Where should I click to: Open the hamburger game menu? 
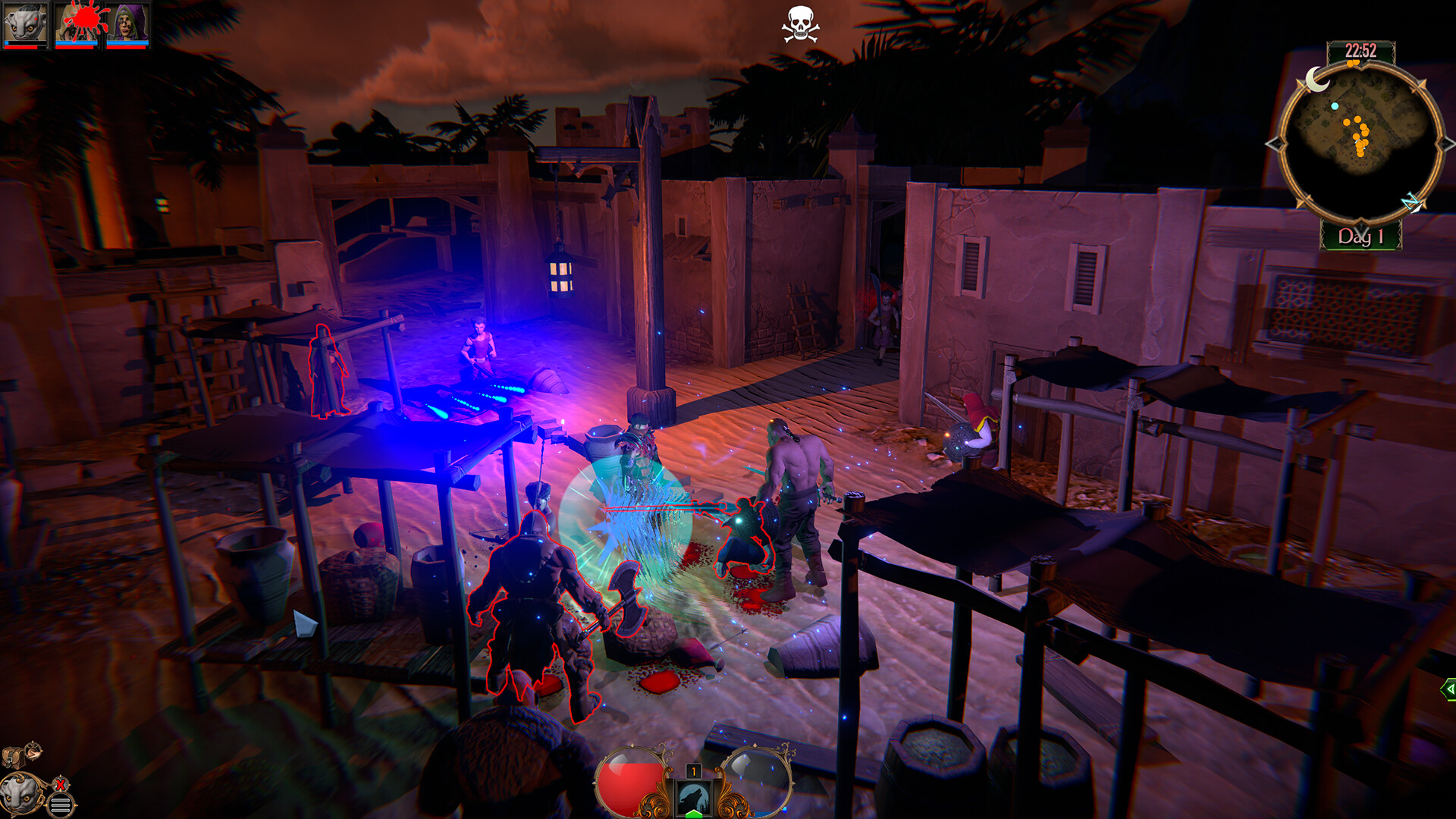pos(61,805)
